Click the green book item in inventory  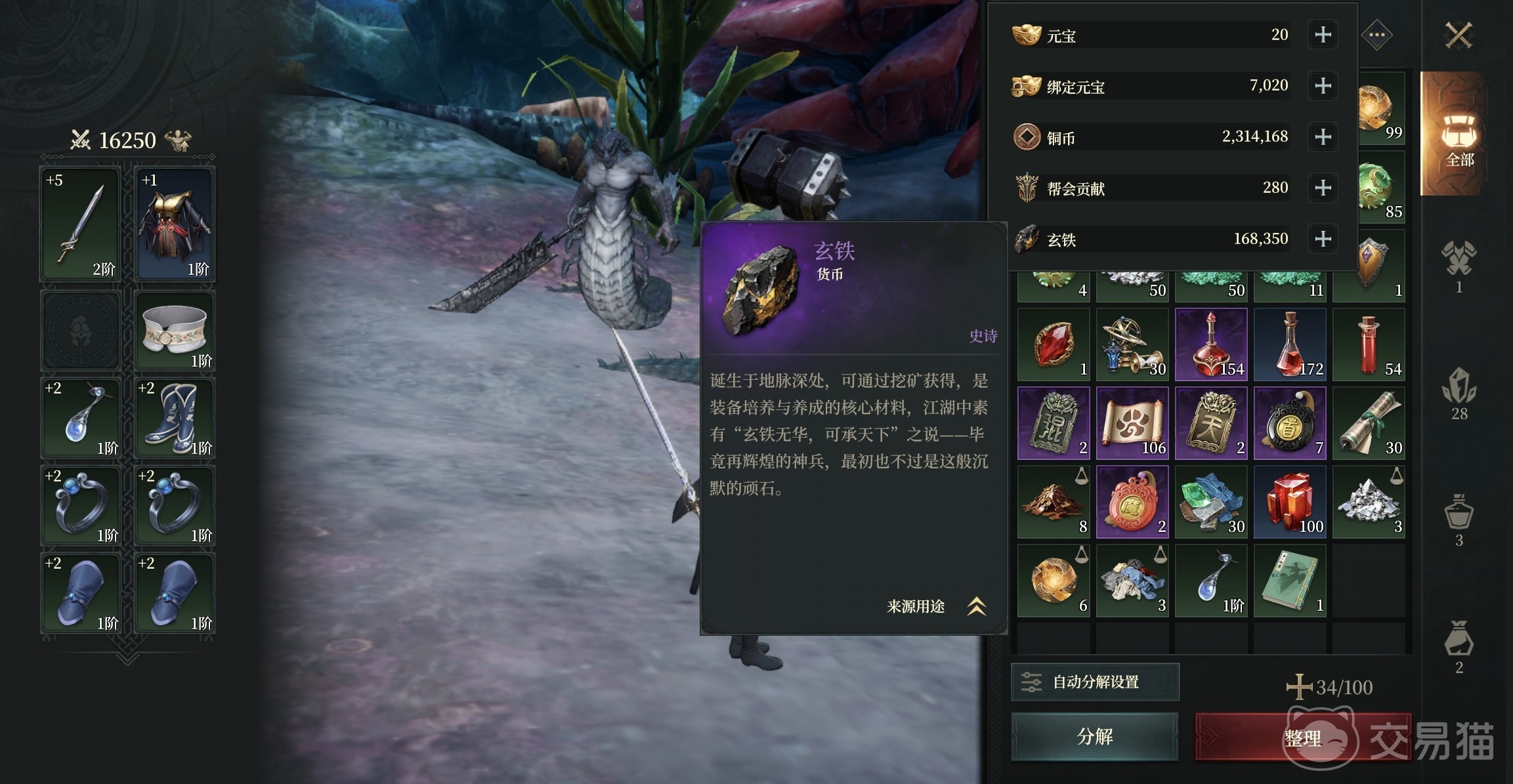tap(1290, 581)
